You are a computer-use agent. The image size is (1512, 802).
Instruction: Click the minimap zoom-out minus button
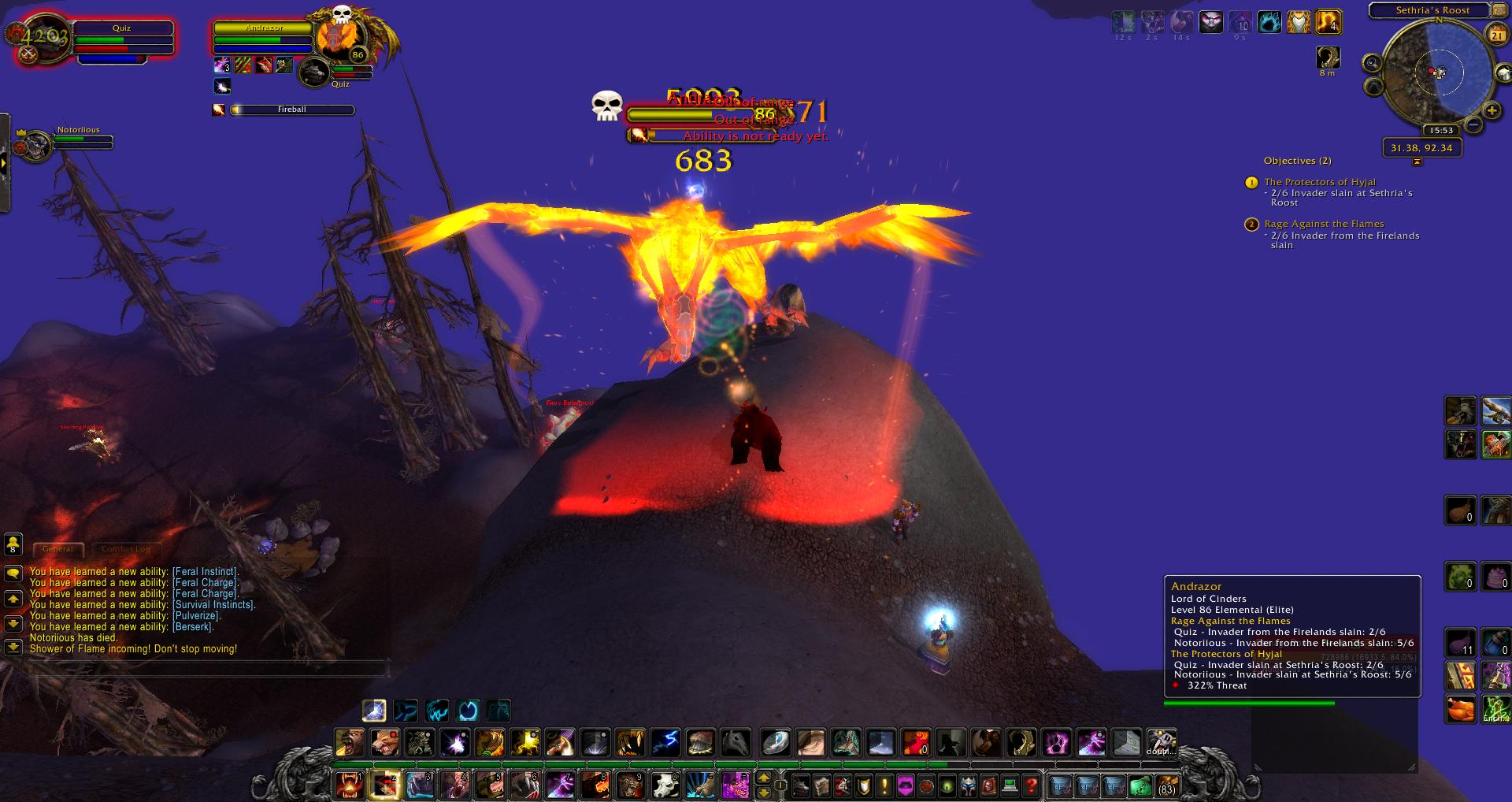pyautogui.click(x=1473, y=123)
